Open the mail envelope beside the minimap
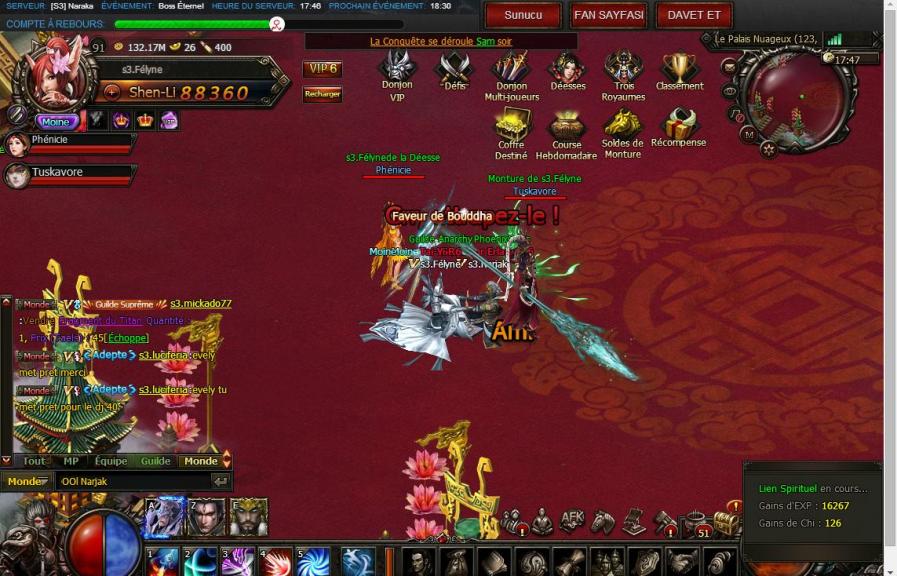The image size is (897, 576). click(730, 68)
